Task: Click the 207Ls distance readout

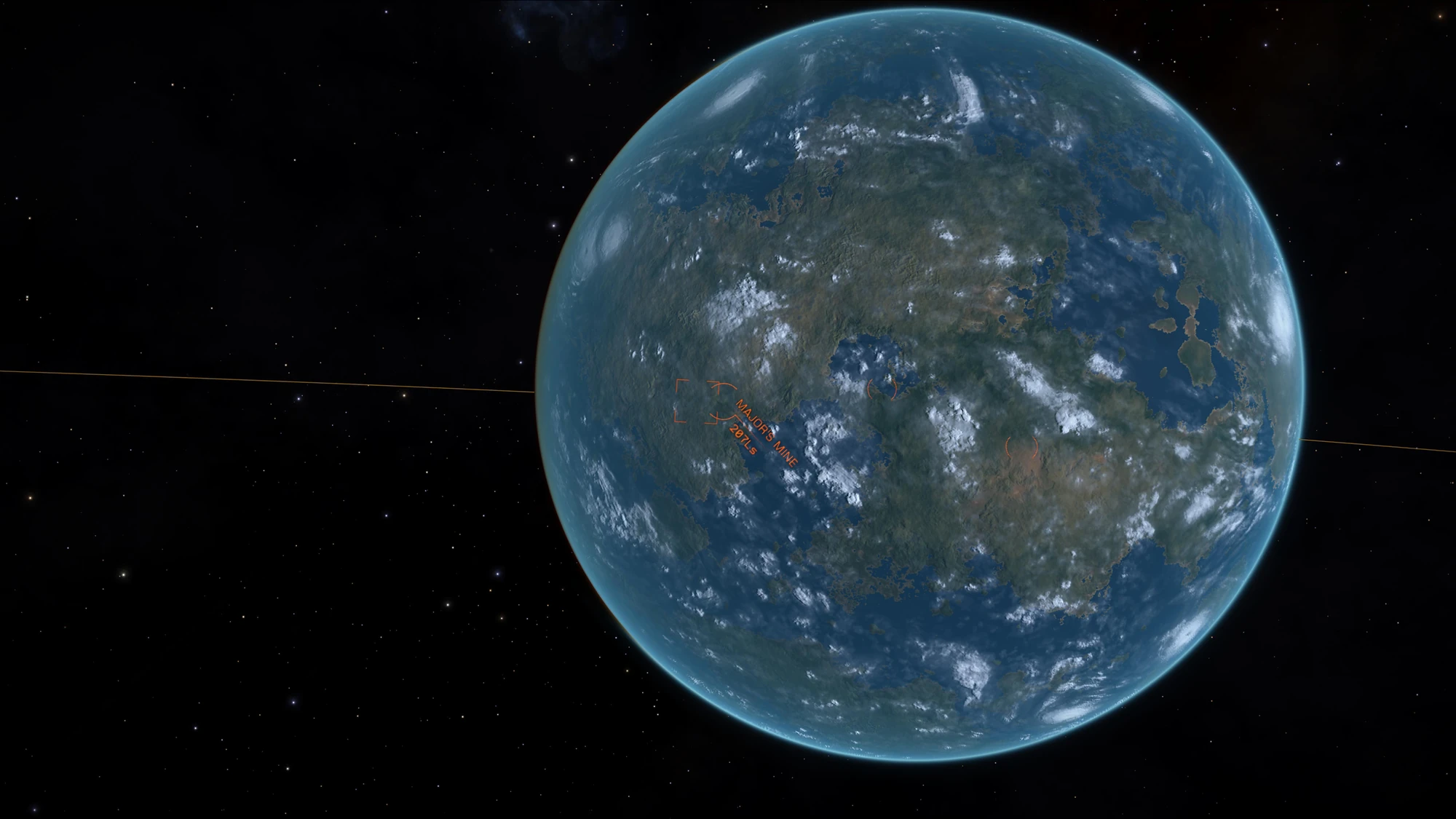Action: pyautogui.click(x=743, y=442)
